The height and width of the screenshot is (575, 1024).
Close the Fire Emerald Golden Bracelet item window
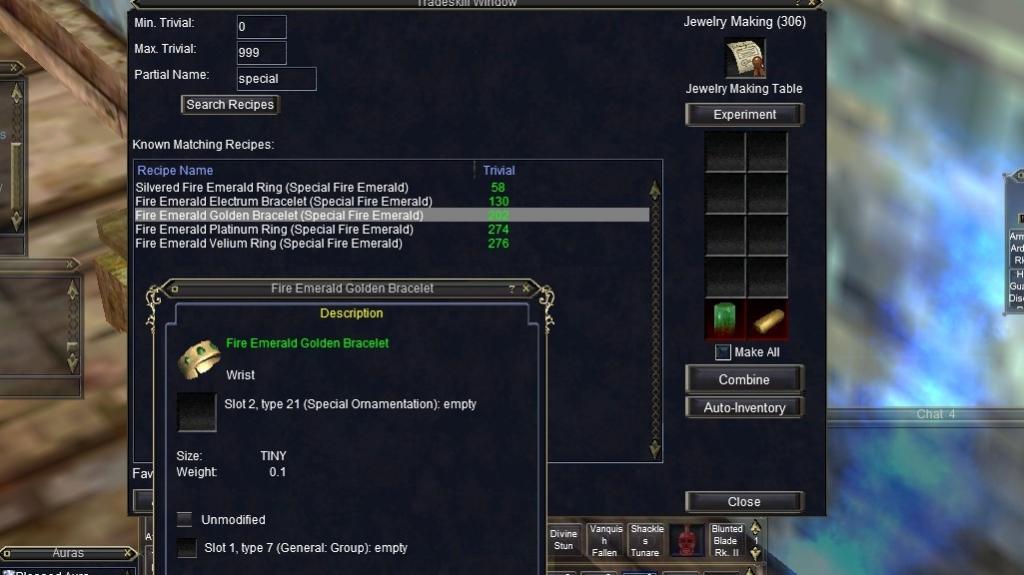click(x=526, y=289)
